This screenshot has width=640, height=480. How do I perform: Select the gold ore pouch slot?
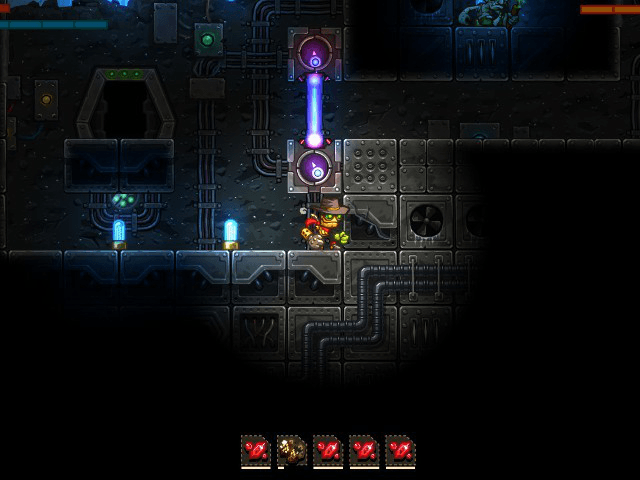coord(292,451)
